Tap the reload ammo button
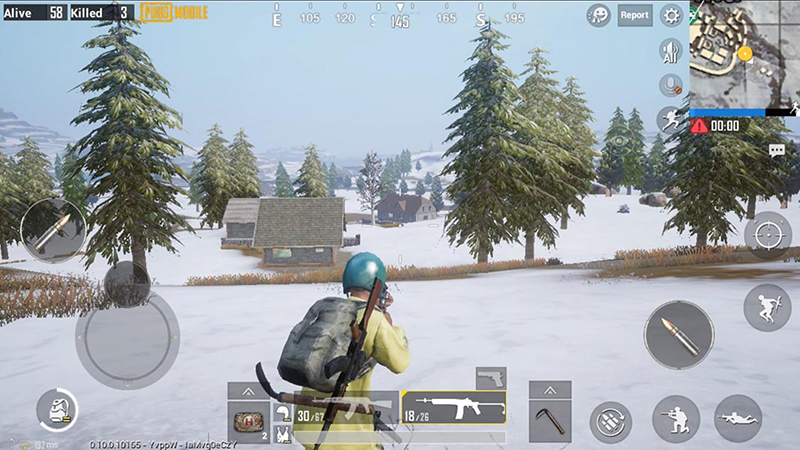 pos(610,421)
